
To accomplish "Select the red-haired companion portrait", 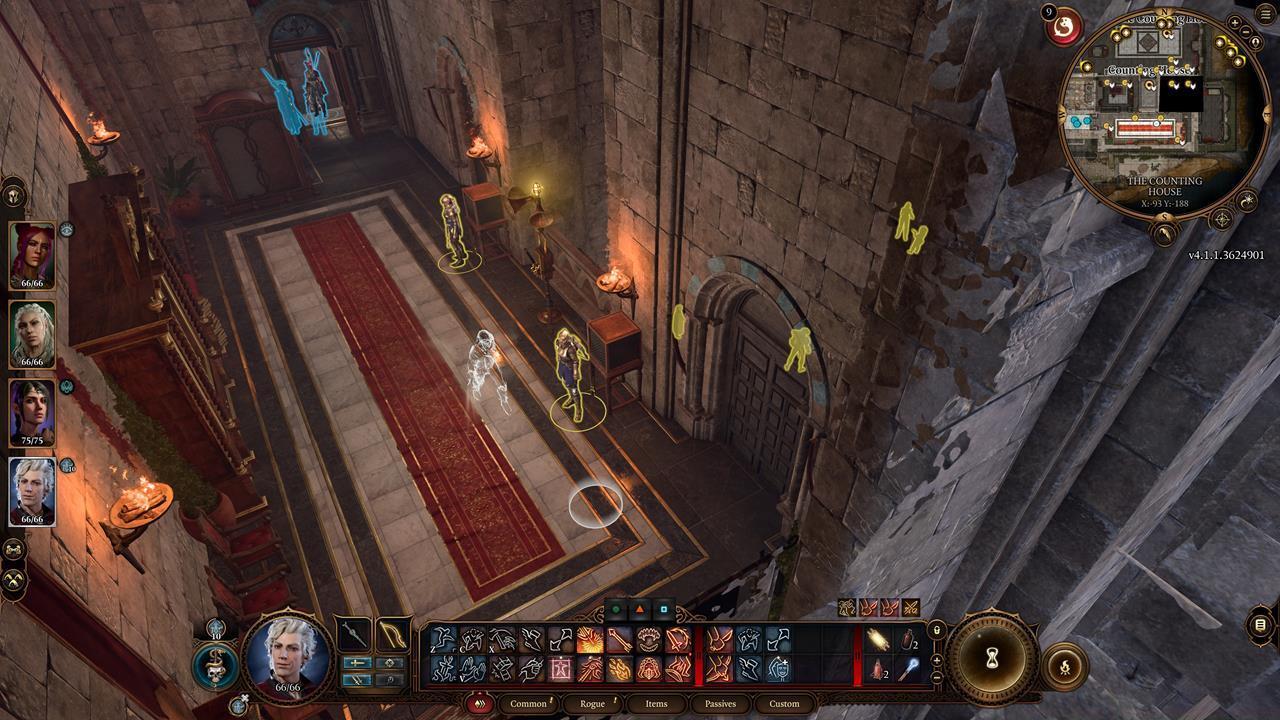I will (x=32, y=256).
